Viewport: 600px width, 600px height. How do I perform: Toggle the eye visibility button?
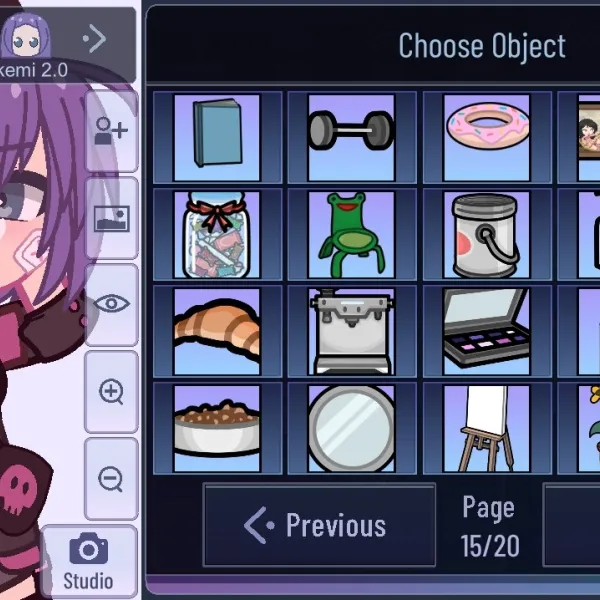click(x=111, y=304)
